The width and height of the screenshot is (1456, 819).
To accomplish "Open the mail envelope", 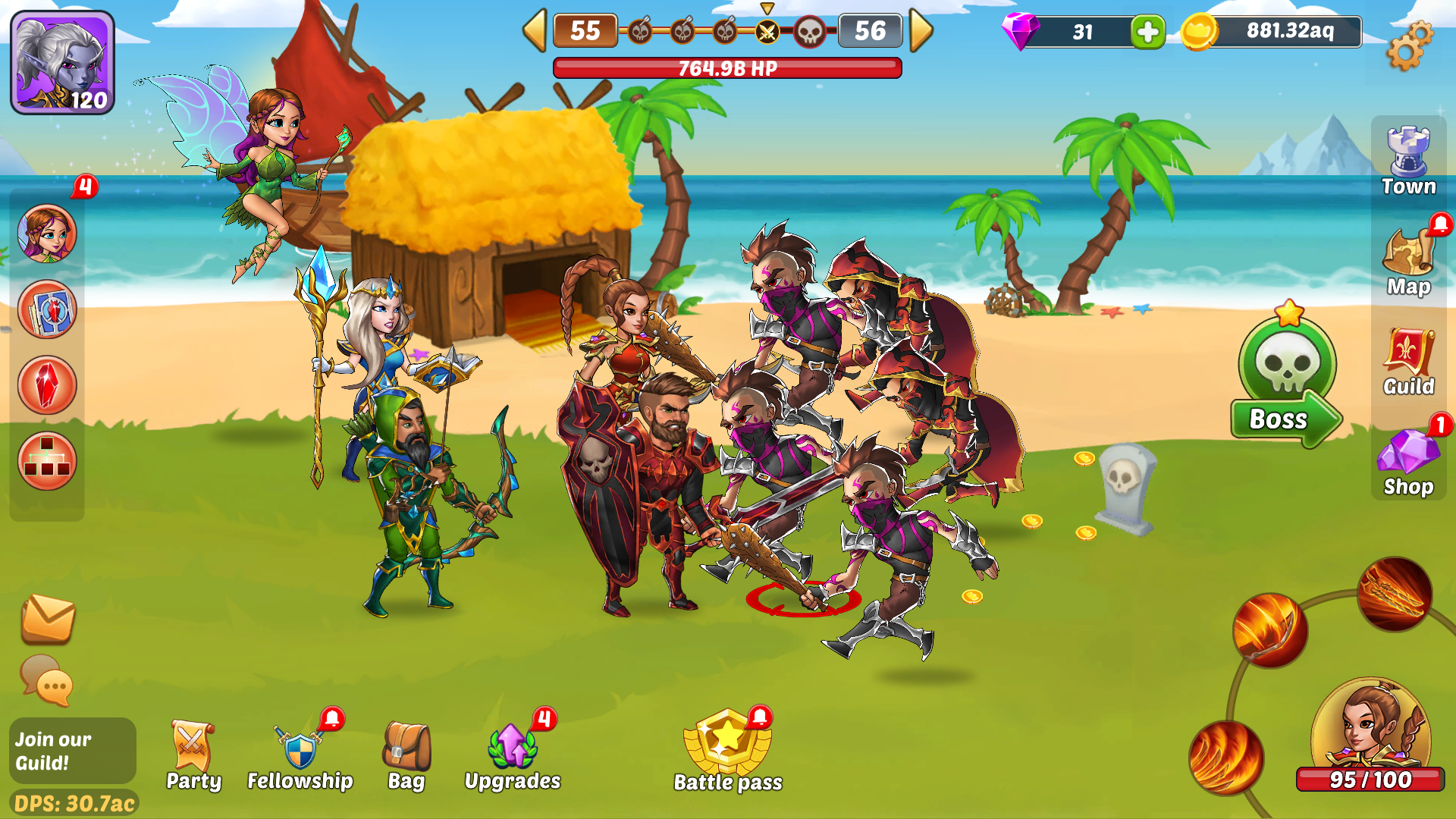I will pos(47,618).
